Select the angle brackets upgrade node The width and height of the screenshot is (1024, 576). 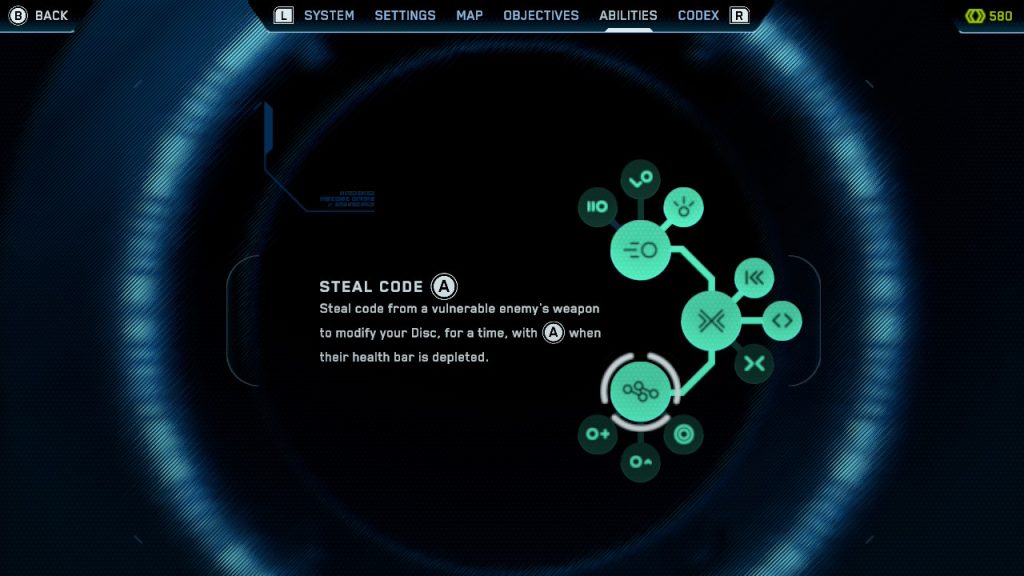(x=782, y=321)
